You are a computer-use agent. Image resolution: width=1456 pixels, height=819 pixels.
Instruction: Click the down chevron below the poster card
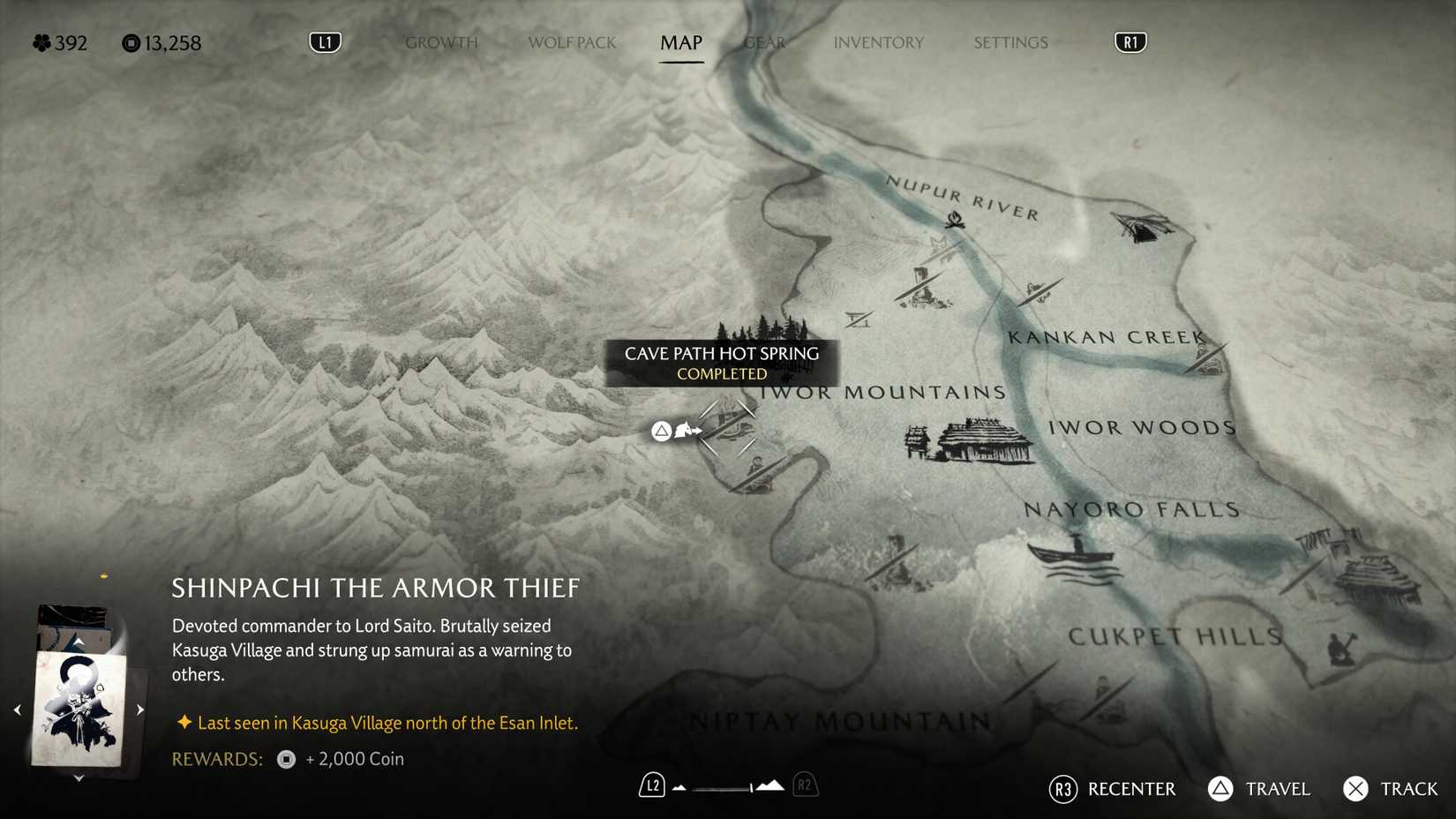(x=78, y=778)
